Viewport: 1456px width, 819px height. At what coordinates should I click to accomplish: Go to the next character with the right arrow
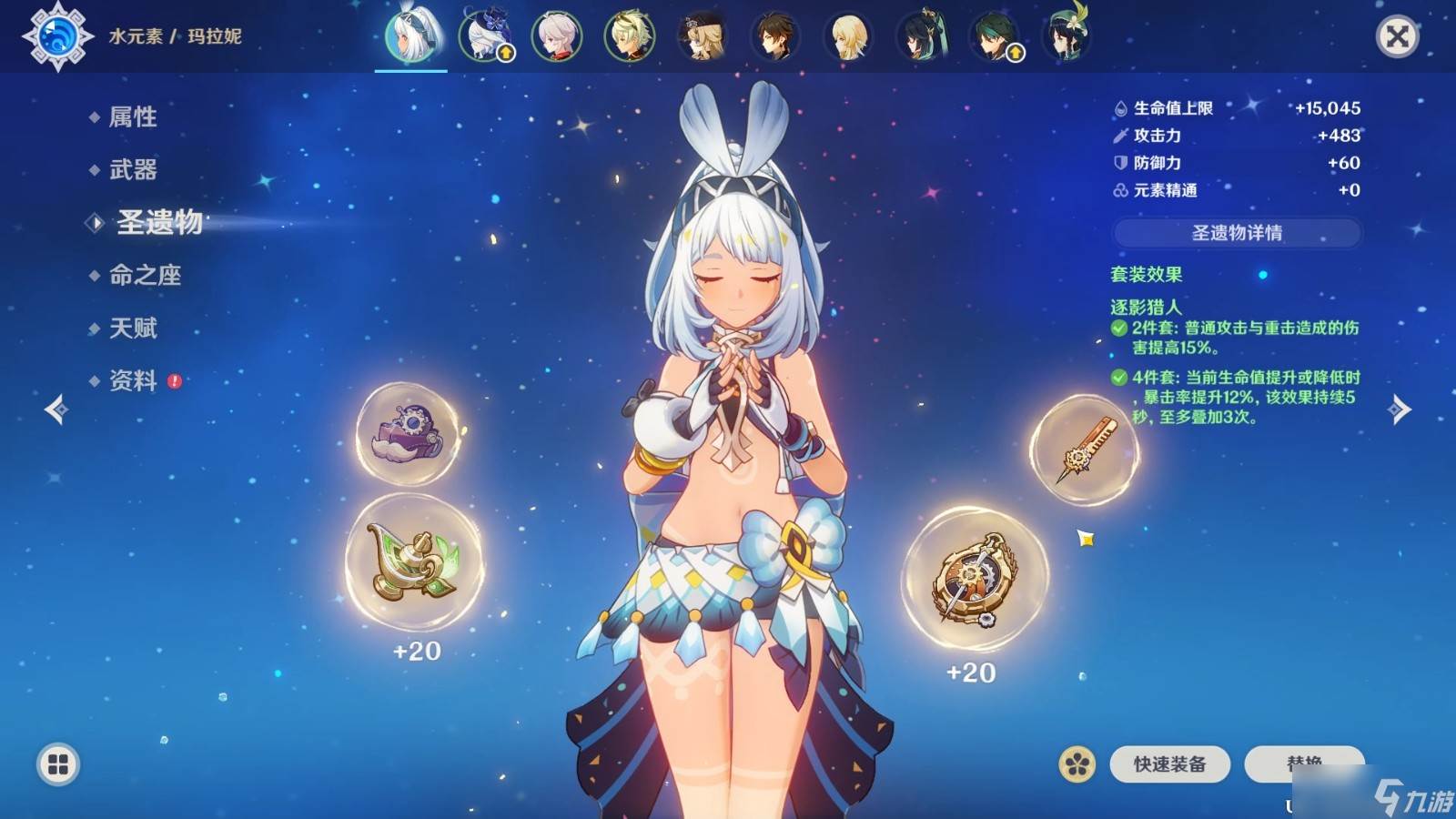coord(1400,409)
